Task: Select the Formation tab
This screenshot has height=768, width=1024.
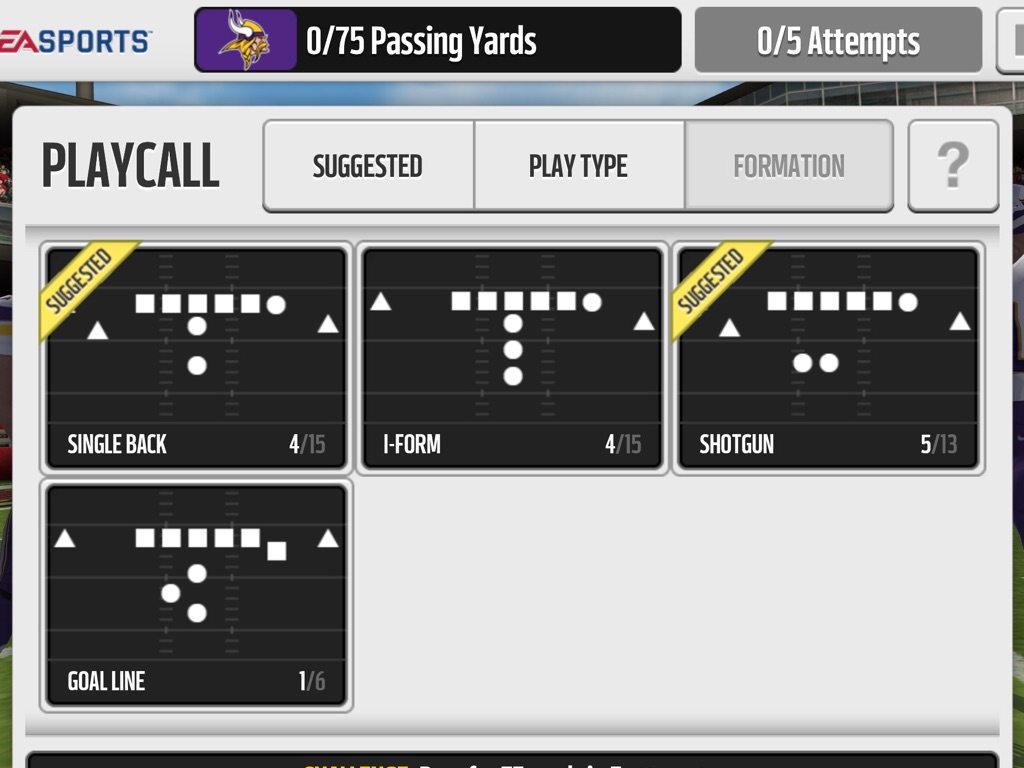Action: pyautogui.click(x=788, y=166)
